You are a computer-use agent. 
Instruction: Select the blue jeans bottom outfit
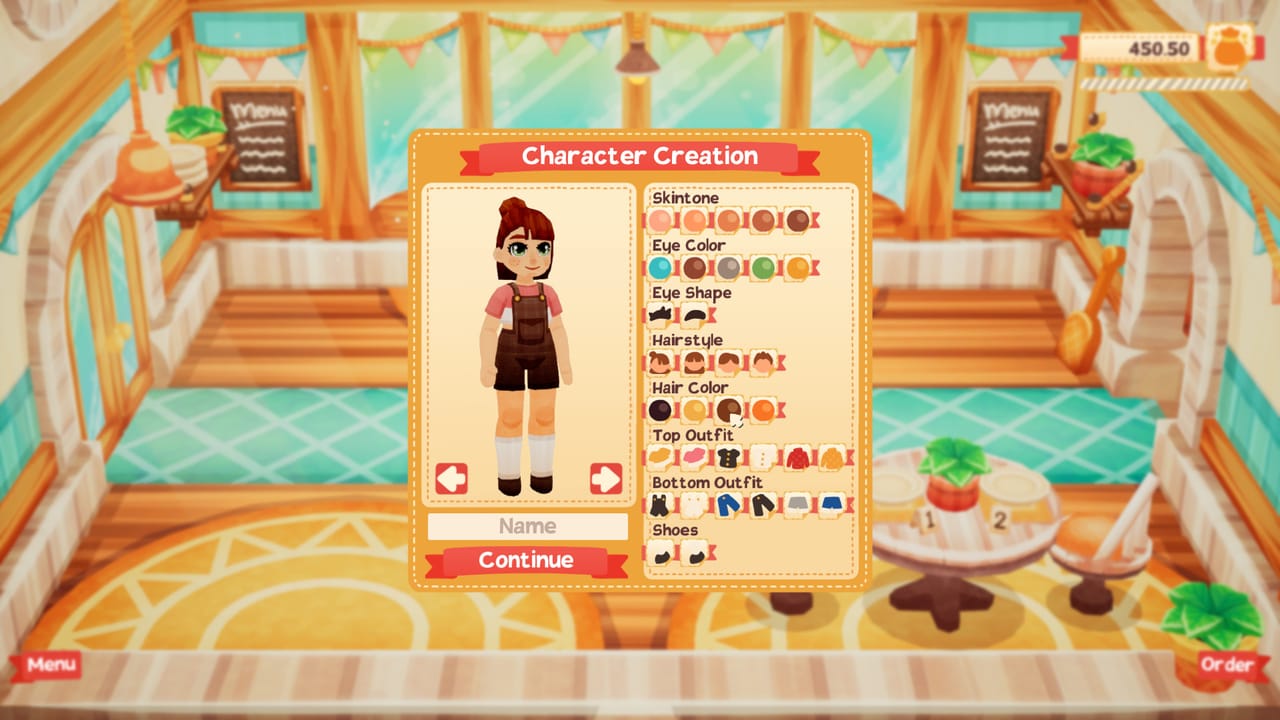[x=726, y=503]
